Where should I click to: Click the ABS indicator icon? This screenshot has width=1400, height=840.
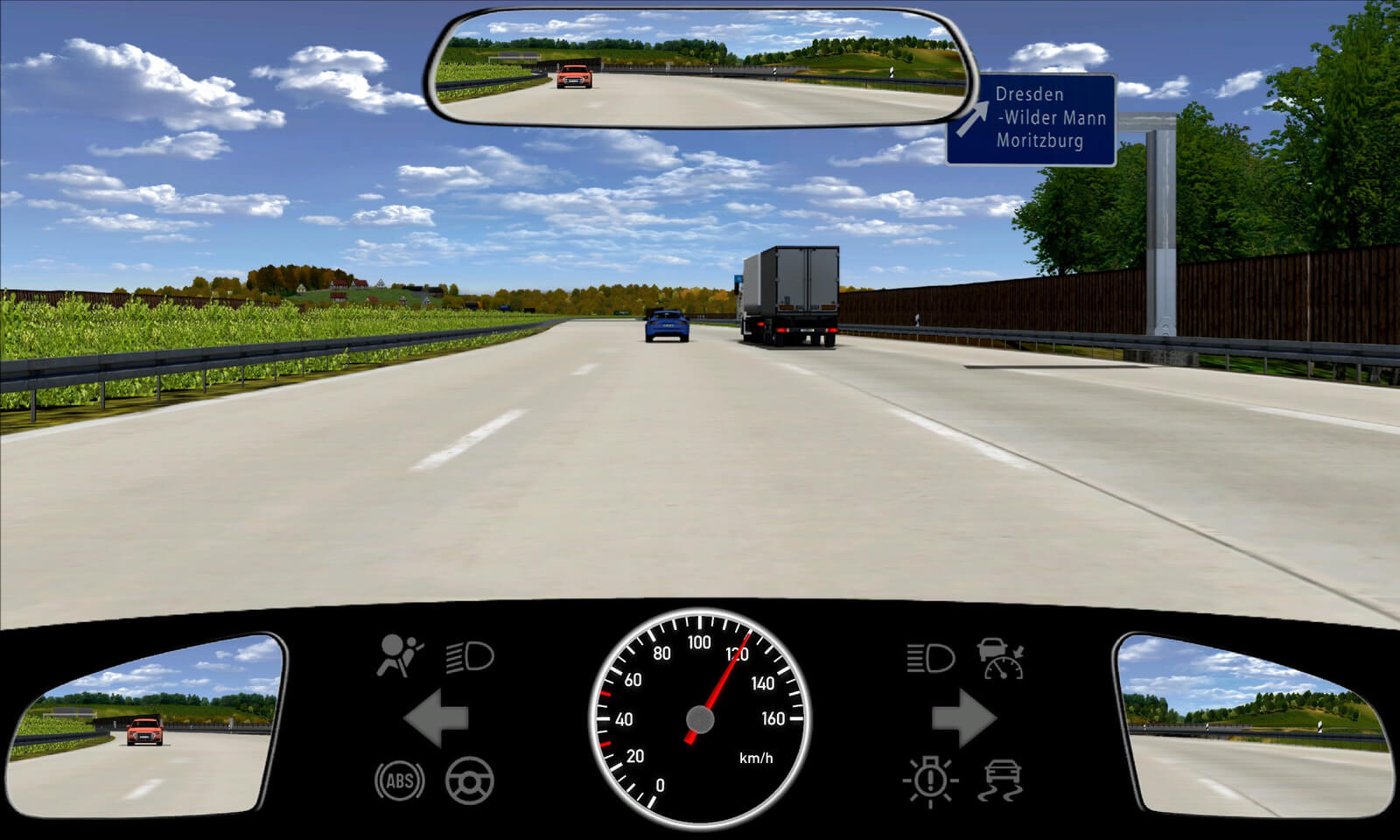[x=400, y=780]
